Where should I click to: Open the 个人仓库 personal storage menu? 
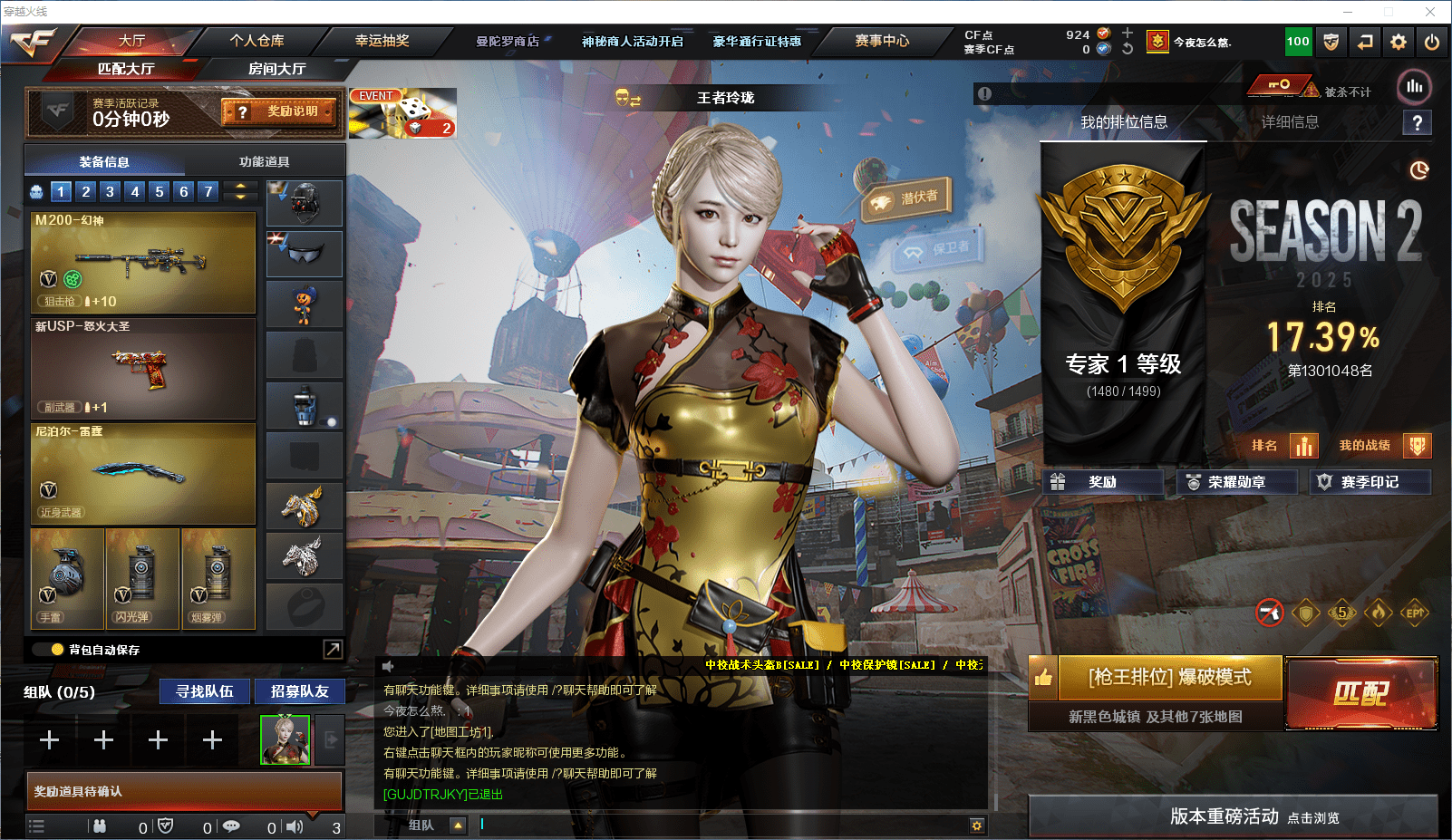click(257, 41)
